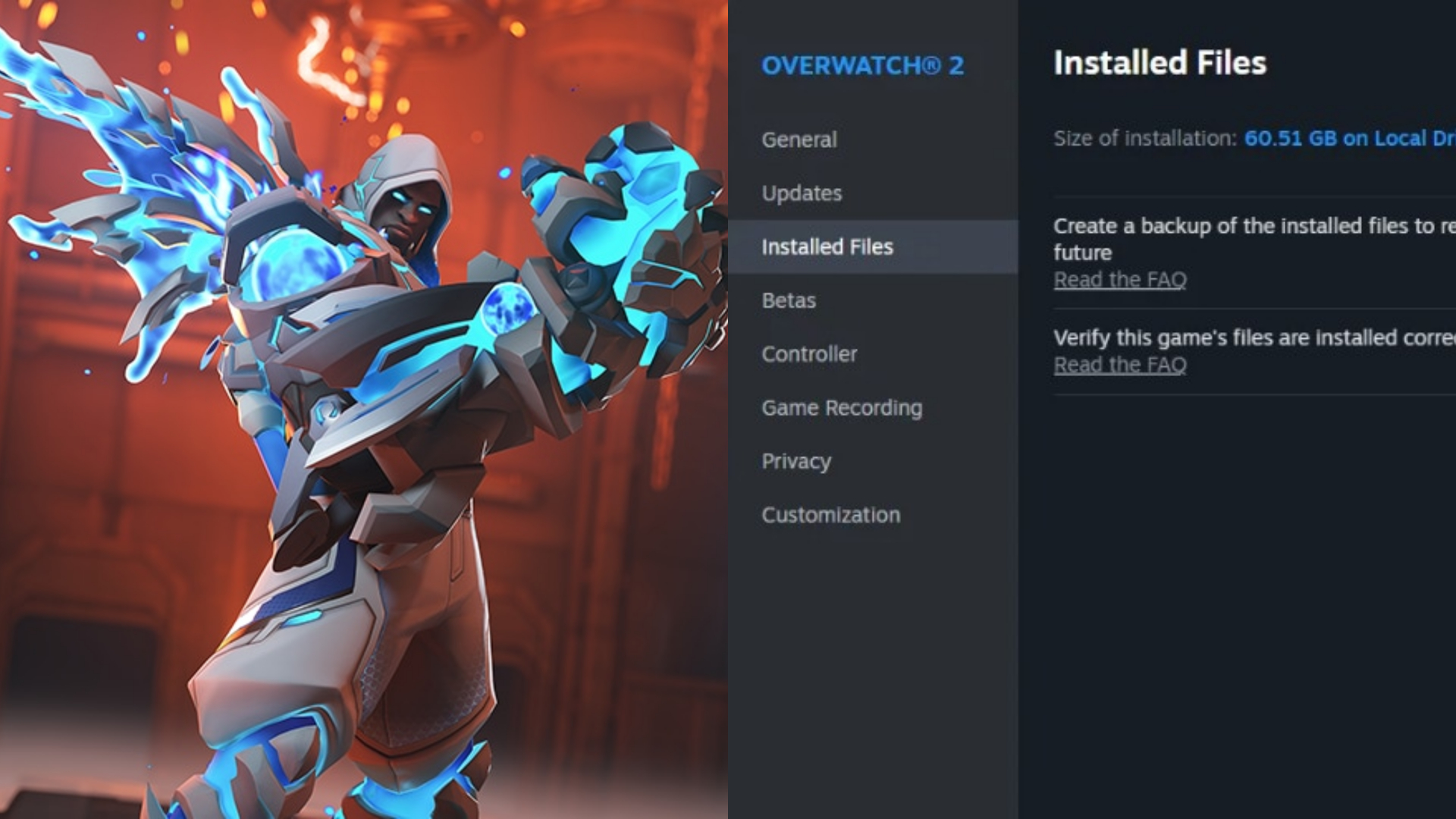Select the Installed Files sidebar entry
1456x819 pixels.
coord(827,246)
